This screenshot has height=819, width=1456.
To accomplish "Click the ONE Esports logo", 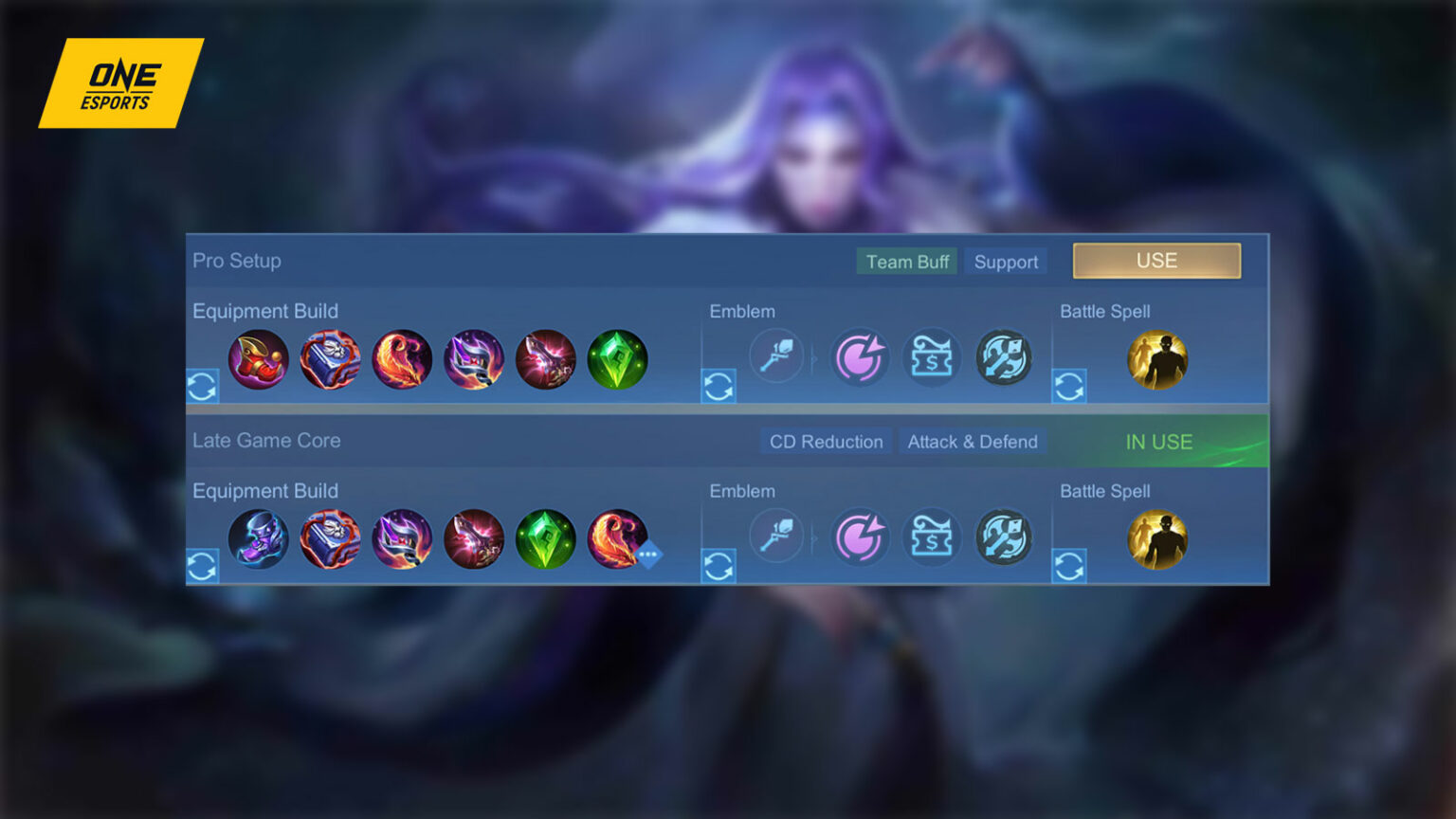I will (120, 83).
